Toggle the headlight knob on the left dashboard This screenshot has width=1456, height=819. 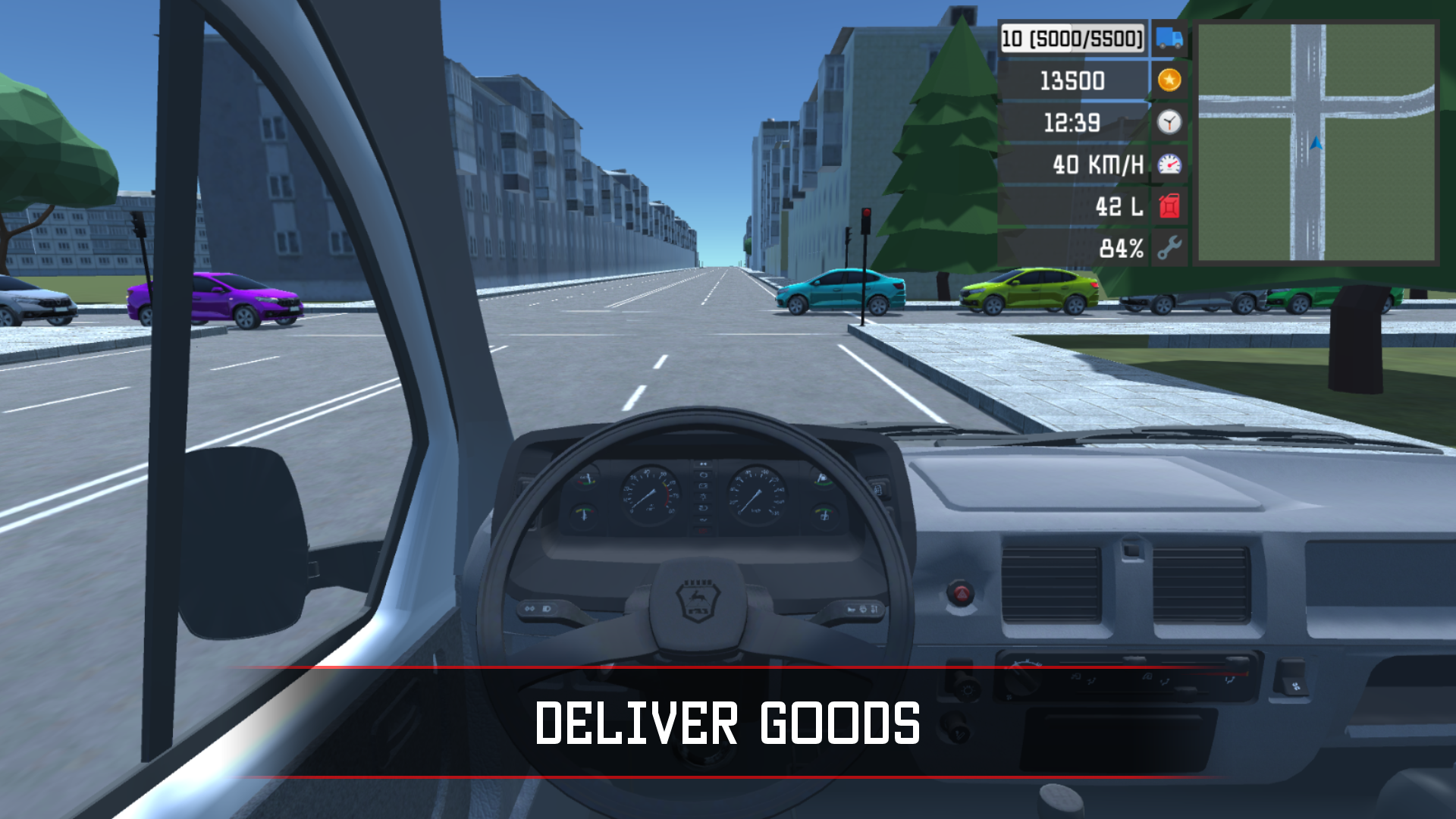tap(967, 689)
